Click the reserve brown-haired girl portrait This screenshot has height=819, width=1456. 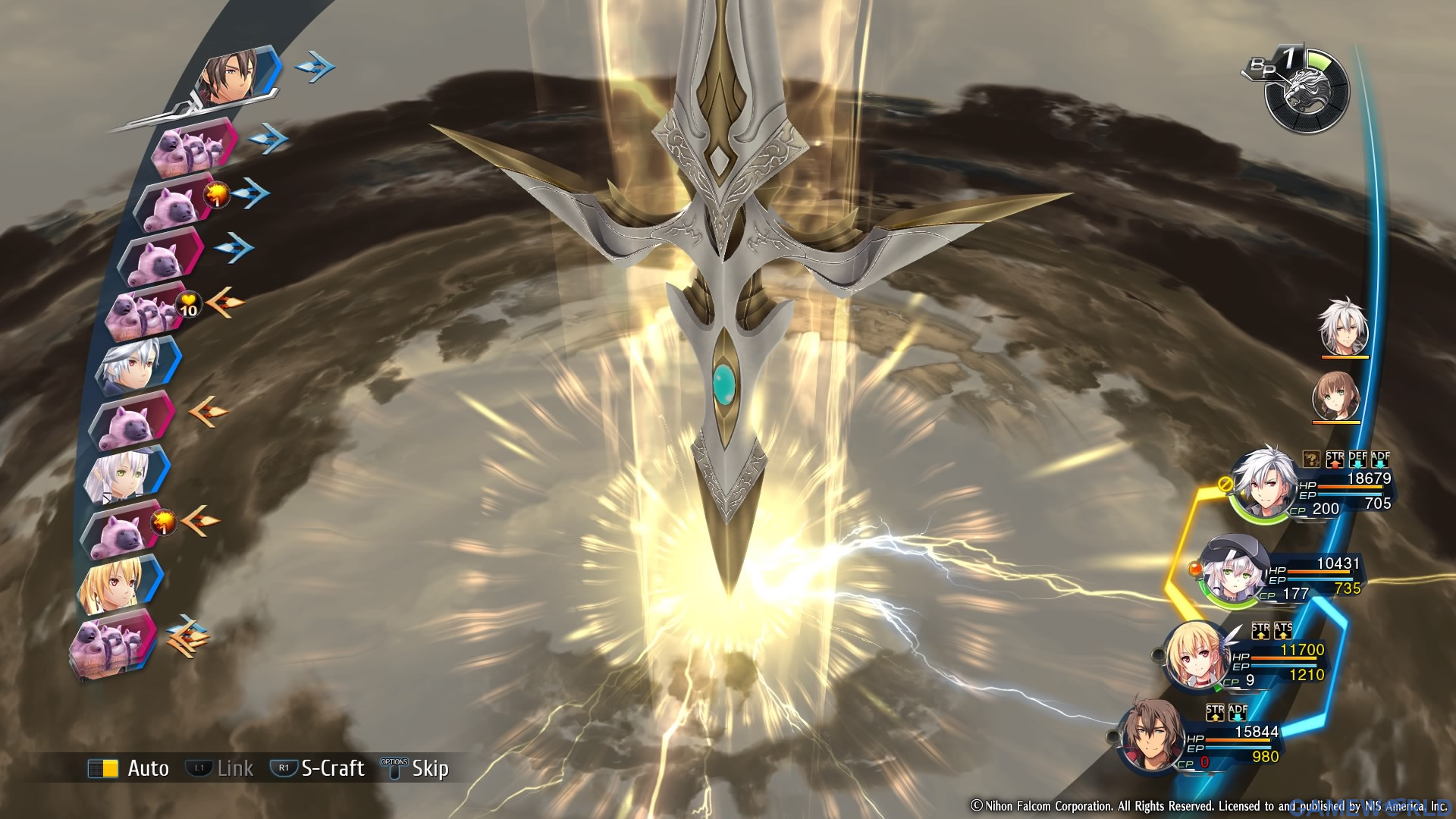(1336, 394)
